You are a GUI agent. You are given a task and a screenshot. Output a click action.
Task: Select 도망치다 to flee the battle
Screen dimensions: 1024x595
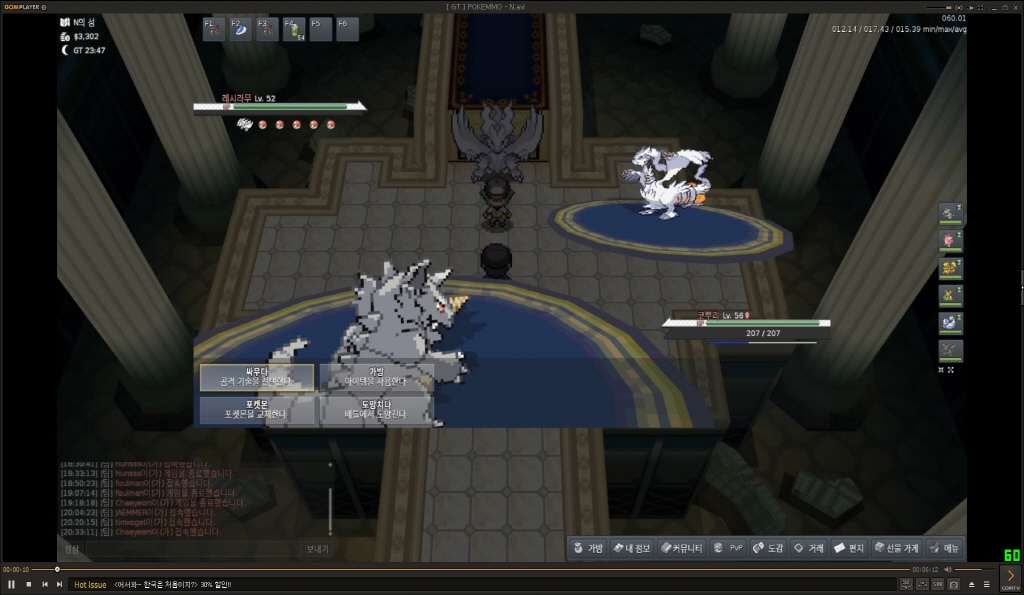376,409
